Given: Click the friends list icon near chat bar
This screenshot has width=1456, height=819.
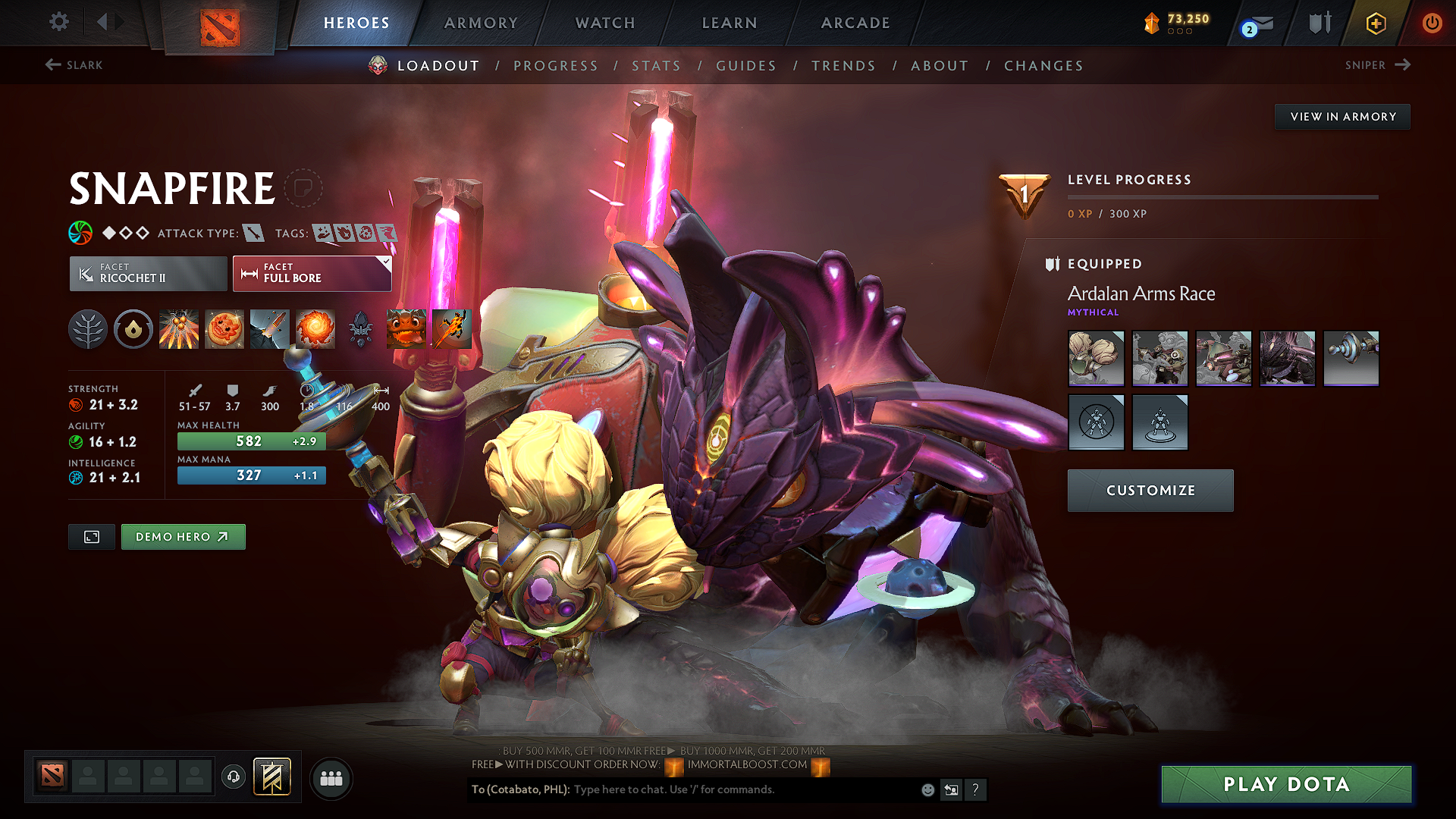Looking at the screenshot, I should (331, 777).
